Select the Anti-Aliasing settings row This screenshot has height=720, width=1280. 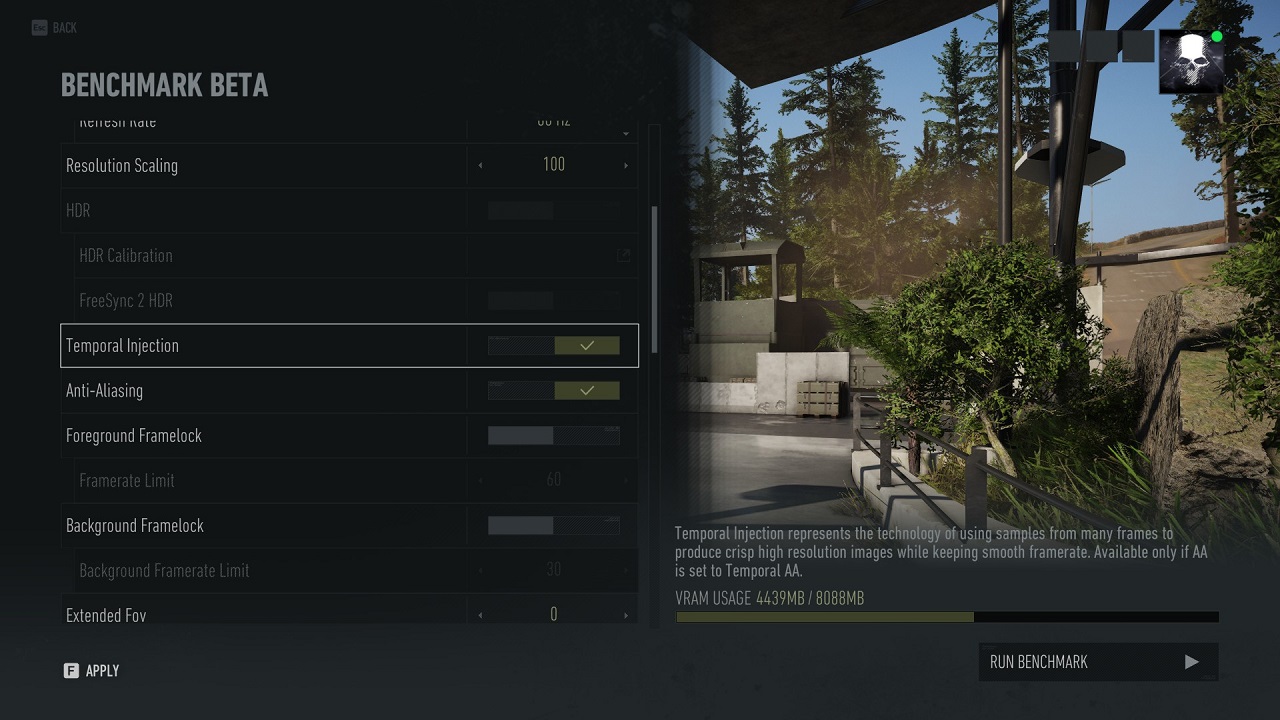260,391
